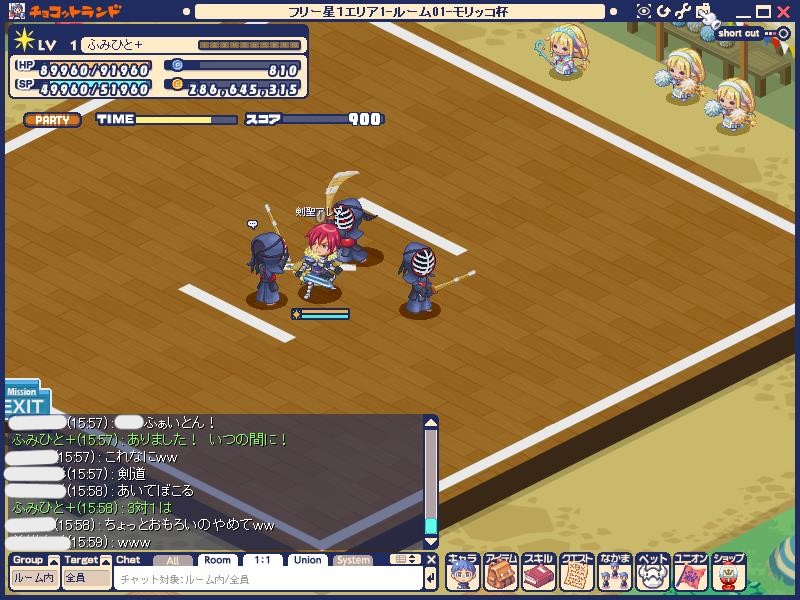Open the クエスト quest scroll
The image size is (800, 600).
pyautogui.click(x=576, y=572)
